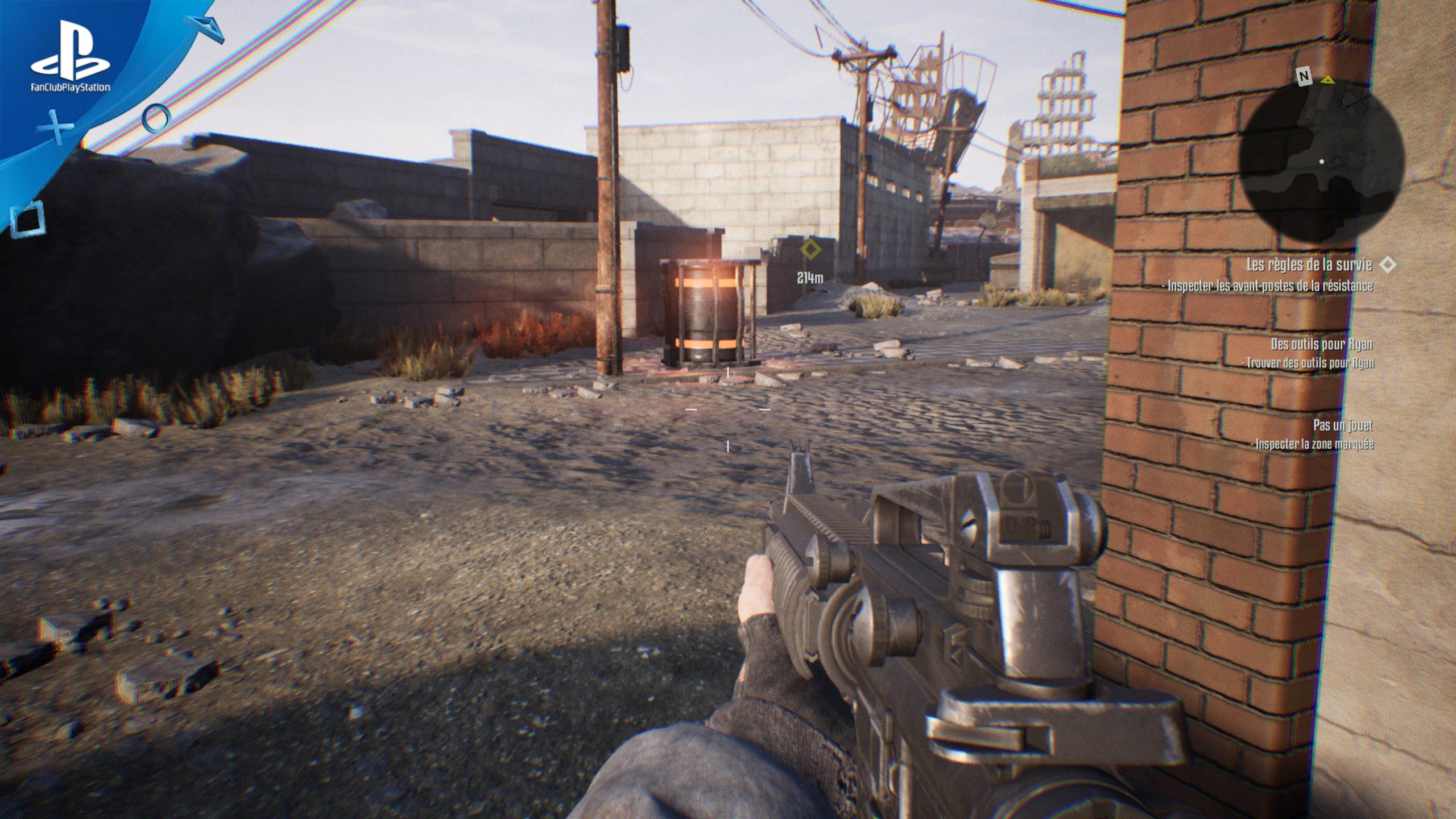Open the 'Les règles de la survie' quest

(x=1308, y=264)
